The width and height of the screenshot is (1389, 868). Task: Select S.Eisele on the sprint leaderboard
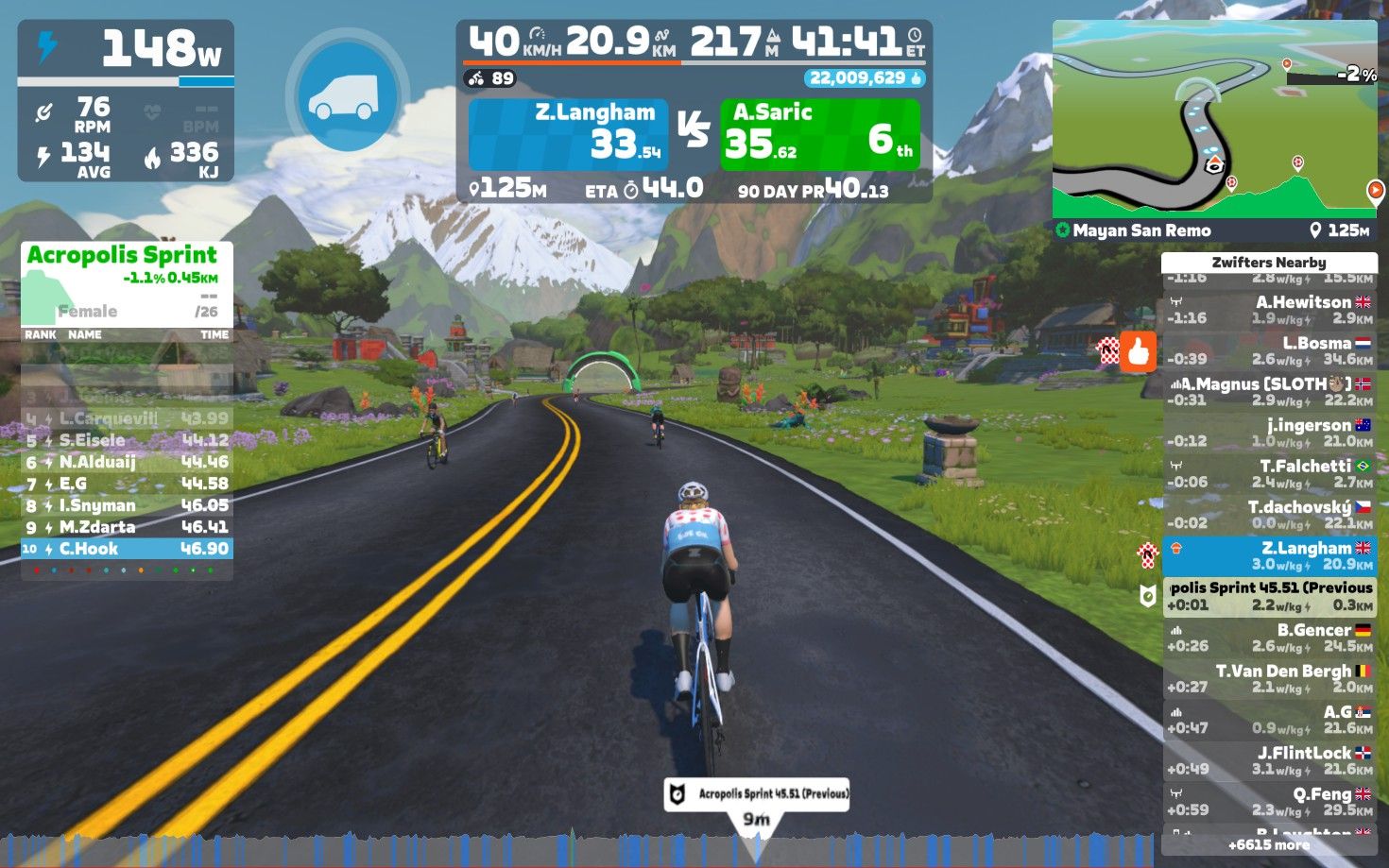[x=127, y=440]
